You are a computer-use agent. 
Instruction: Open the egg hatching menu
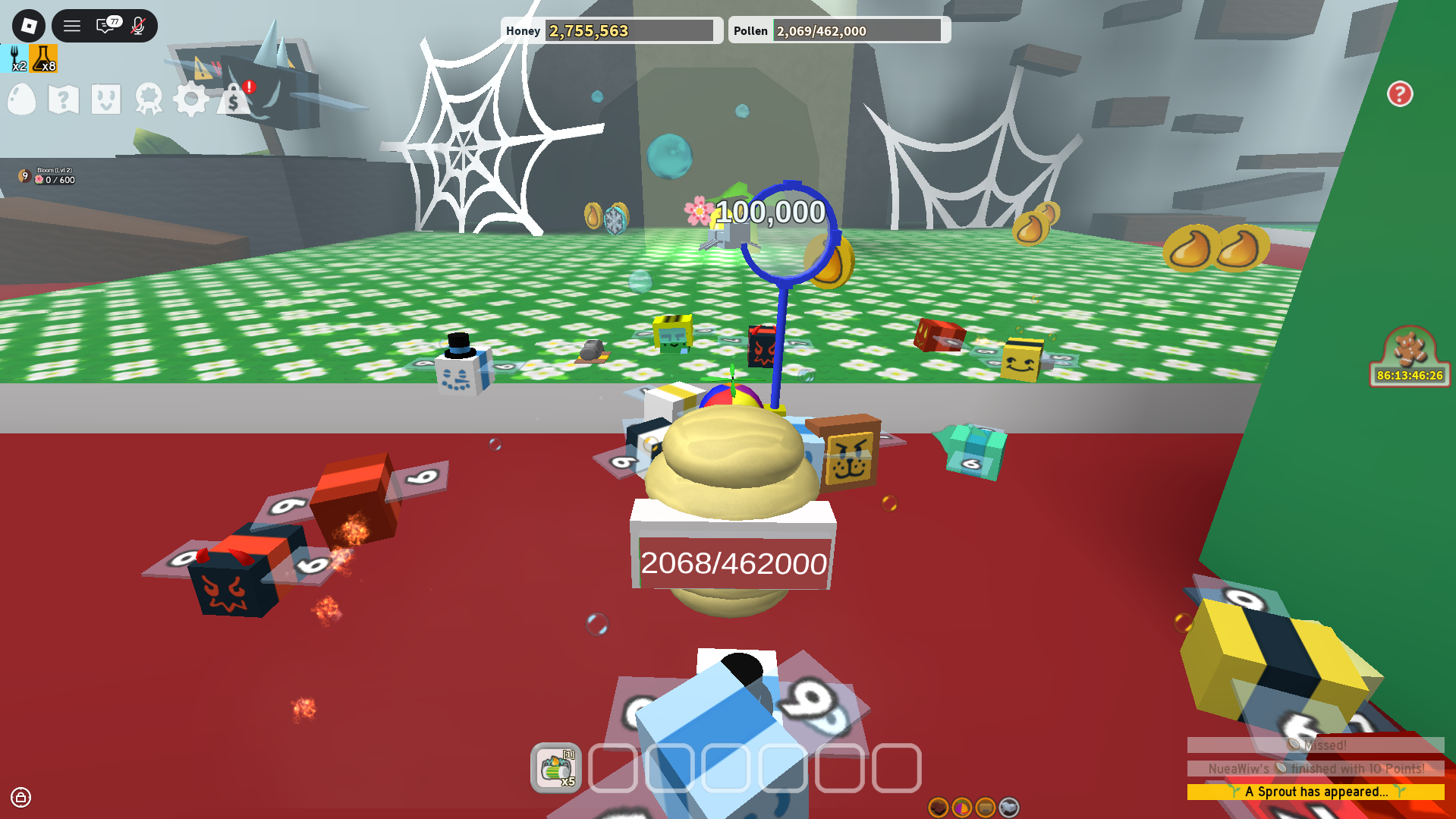(21, 99)
